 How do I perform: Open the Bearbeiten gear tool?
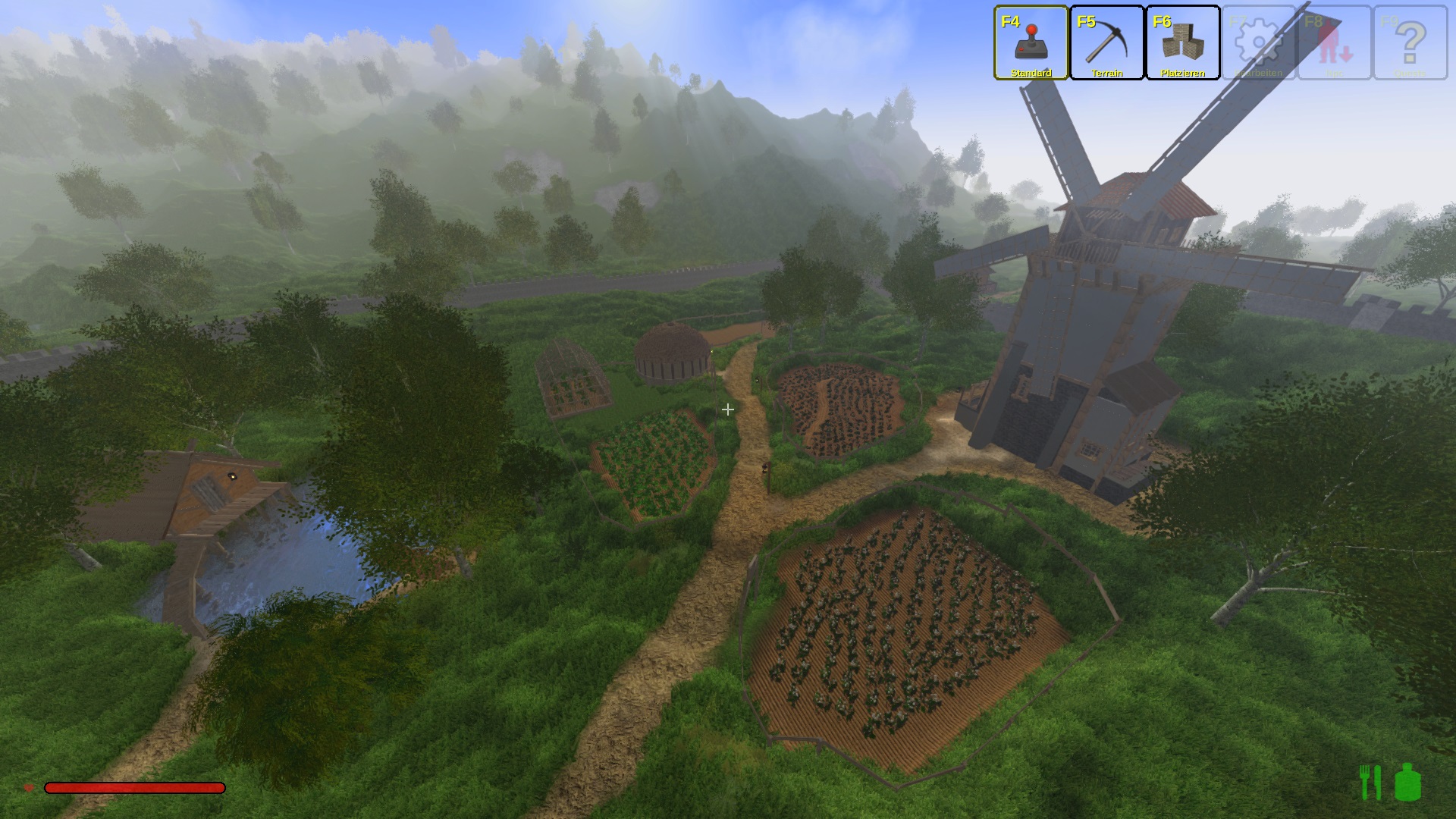point(1259,42)
